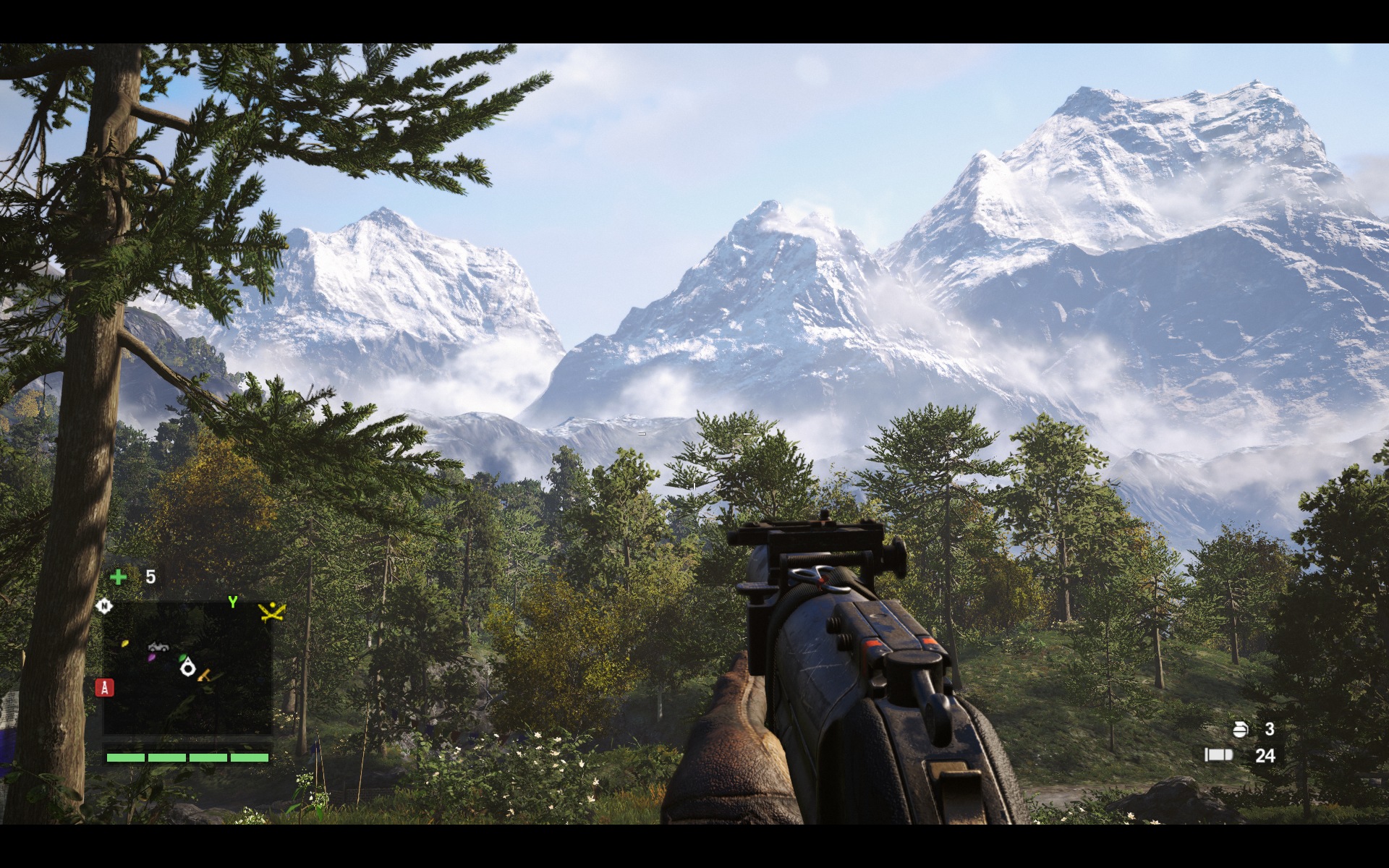The height and width of the screenshot is (868, 1389).
Task: Click the grey vehicle icon on minimap
Action: 158,646
